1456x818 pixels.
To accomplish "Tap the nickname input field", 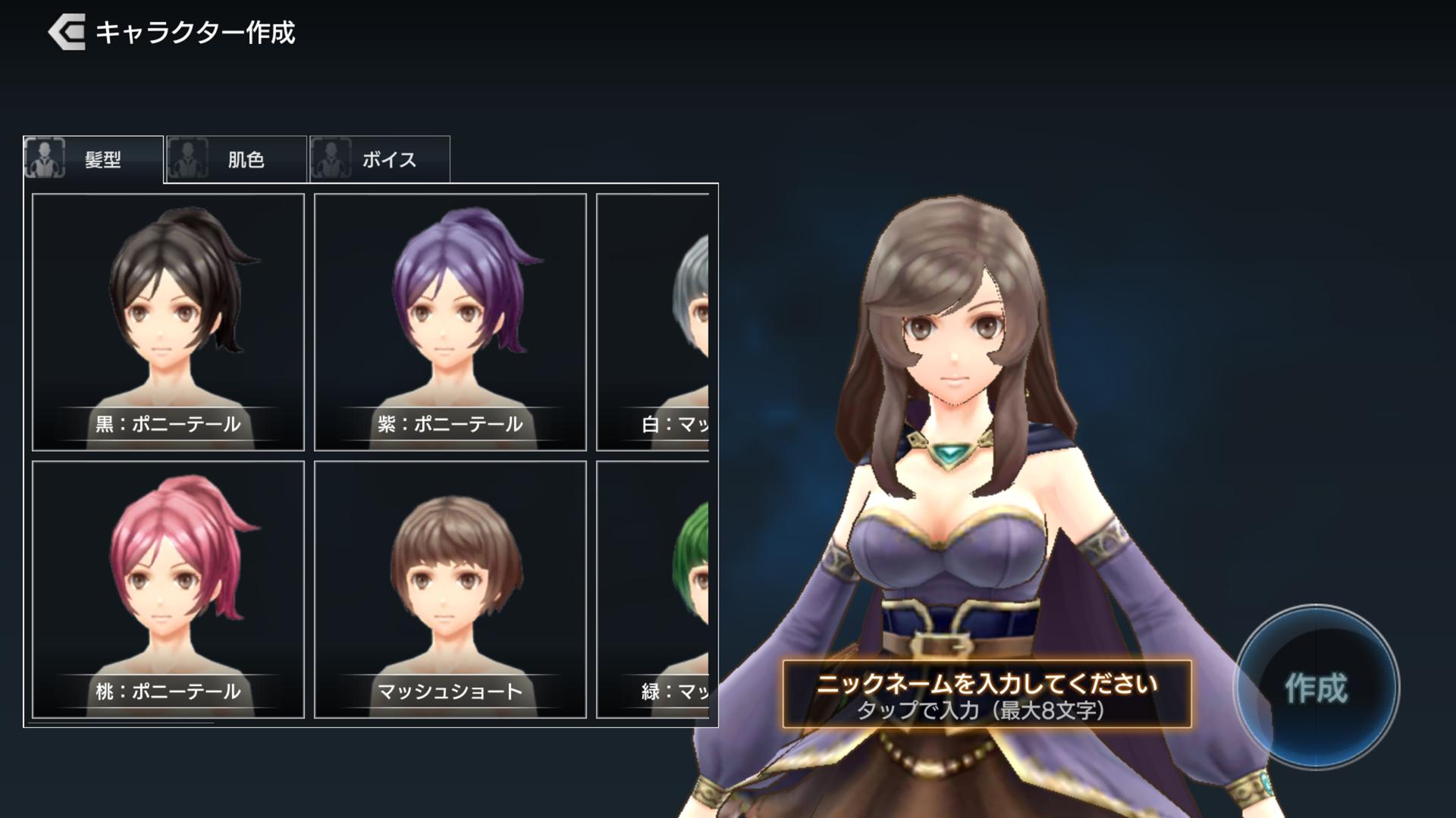I will coord(987,694).
